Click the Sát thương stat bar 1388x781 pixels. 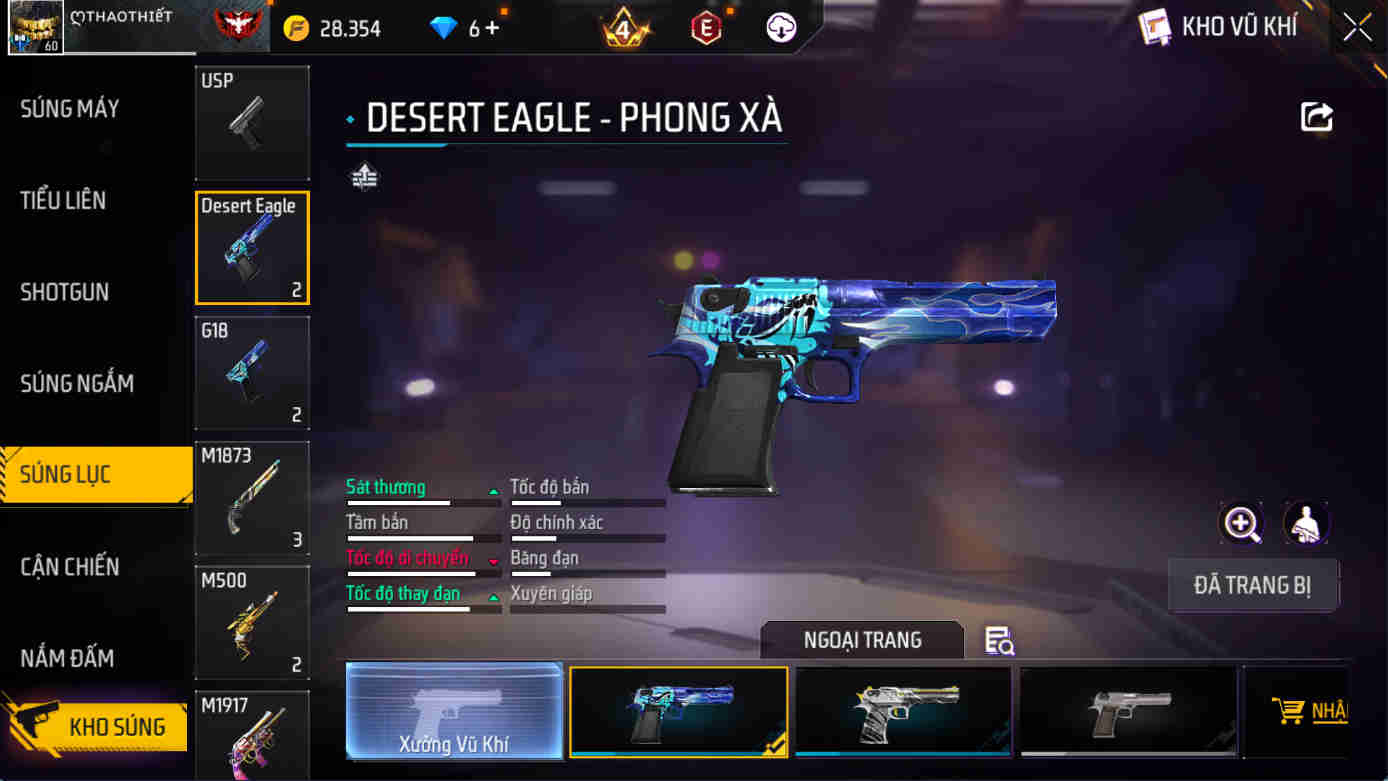pos(420,493)
